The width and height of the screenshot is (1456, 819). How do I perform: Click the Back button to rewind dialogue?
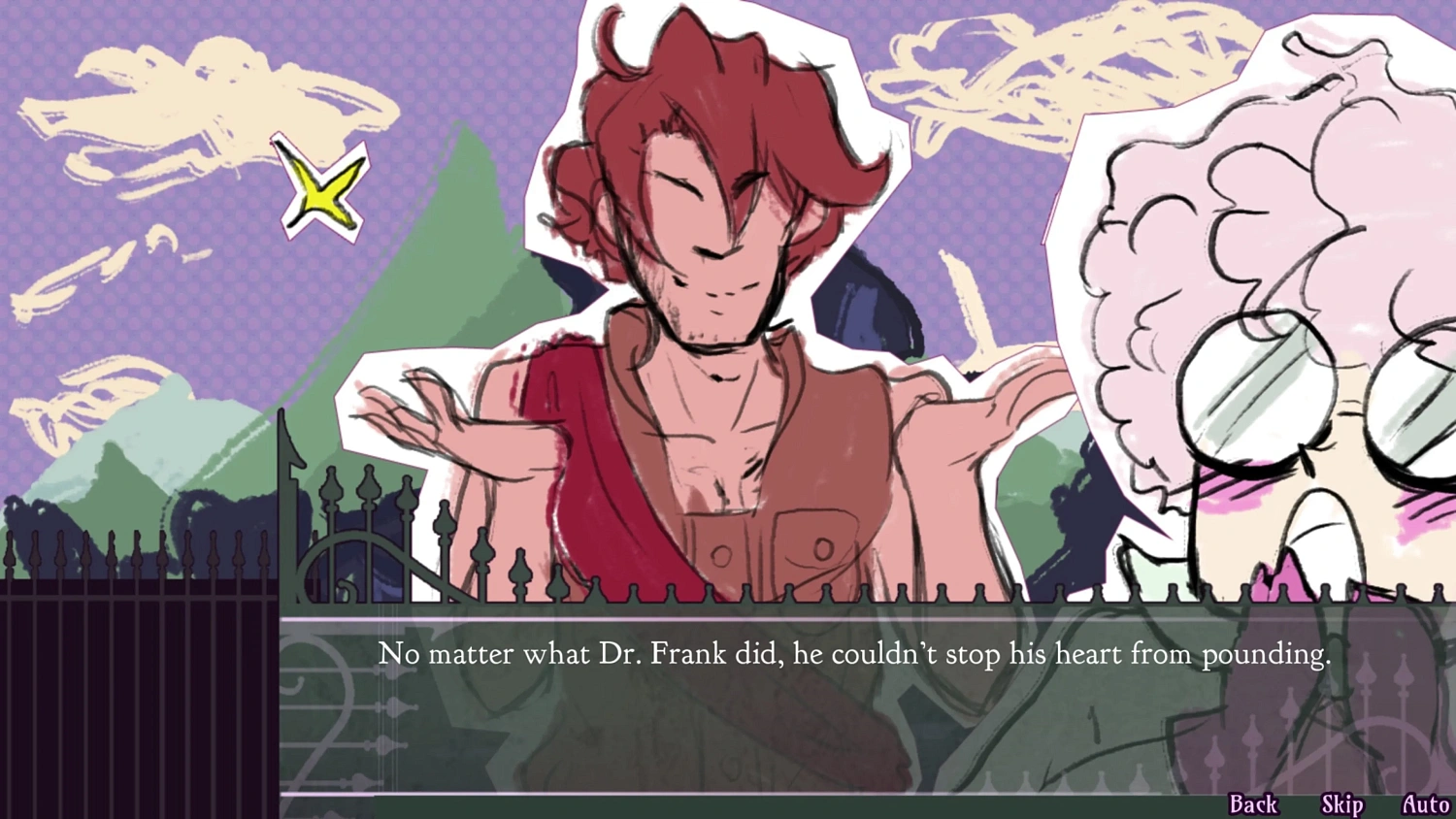coord(1253,803)
